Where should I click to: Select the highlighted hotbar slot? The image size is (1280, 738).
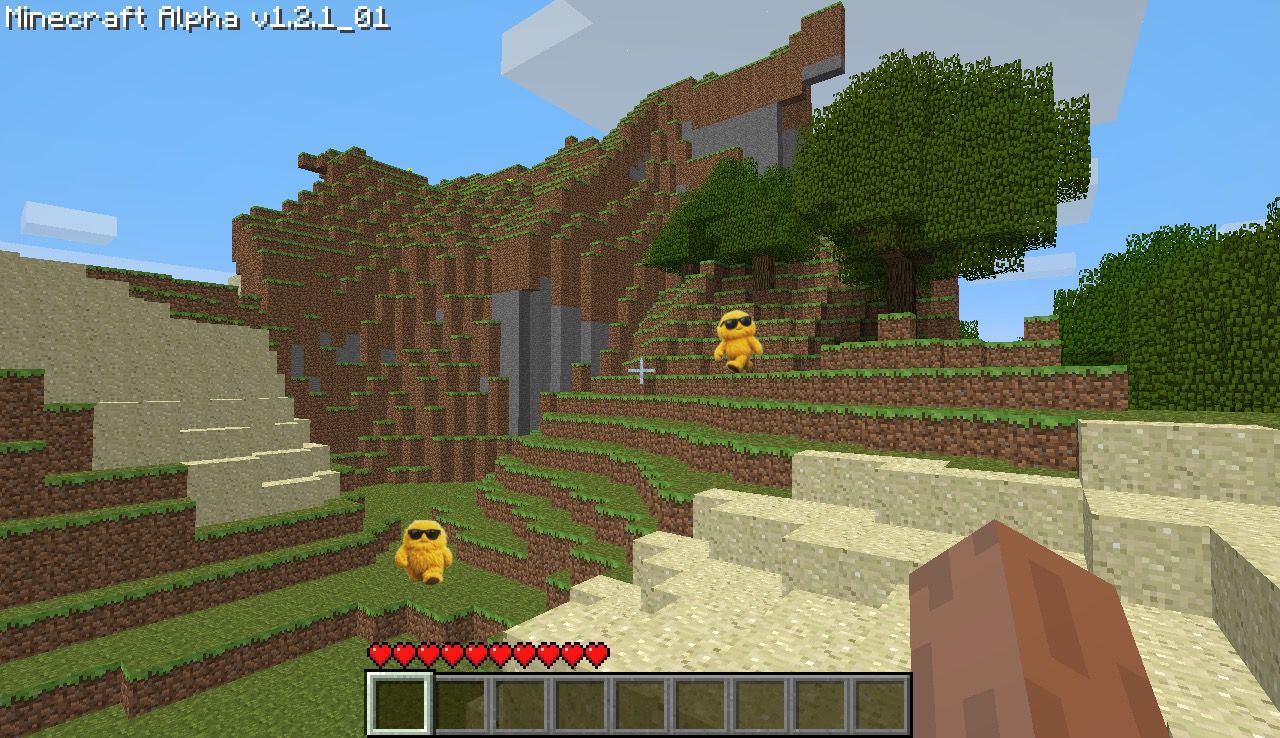click(400, 704)
